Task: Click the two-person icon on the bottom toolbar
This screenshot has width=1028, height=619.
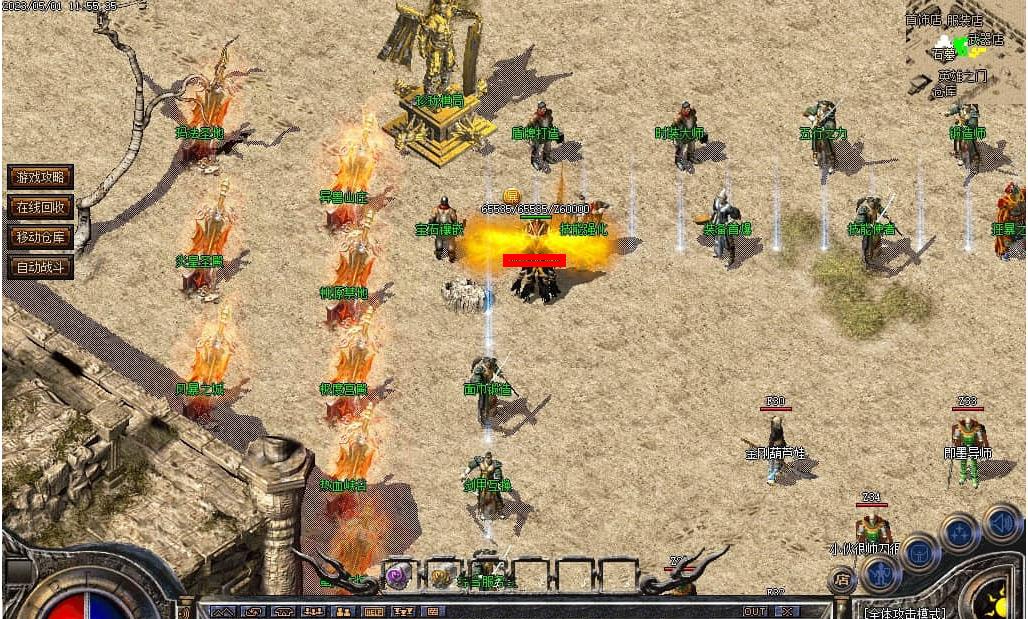Action: tap(343, 611)
